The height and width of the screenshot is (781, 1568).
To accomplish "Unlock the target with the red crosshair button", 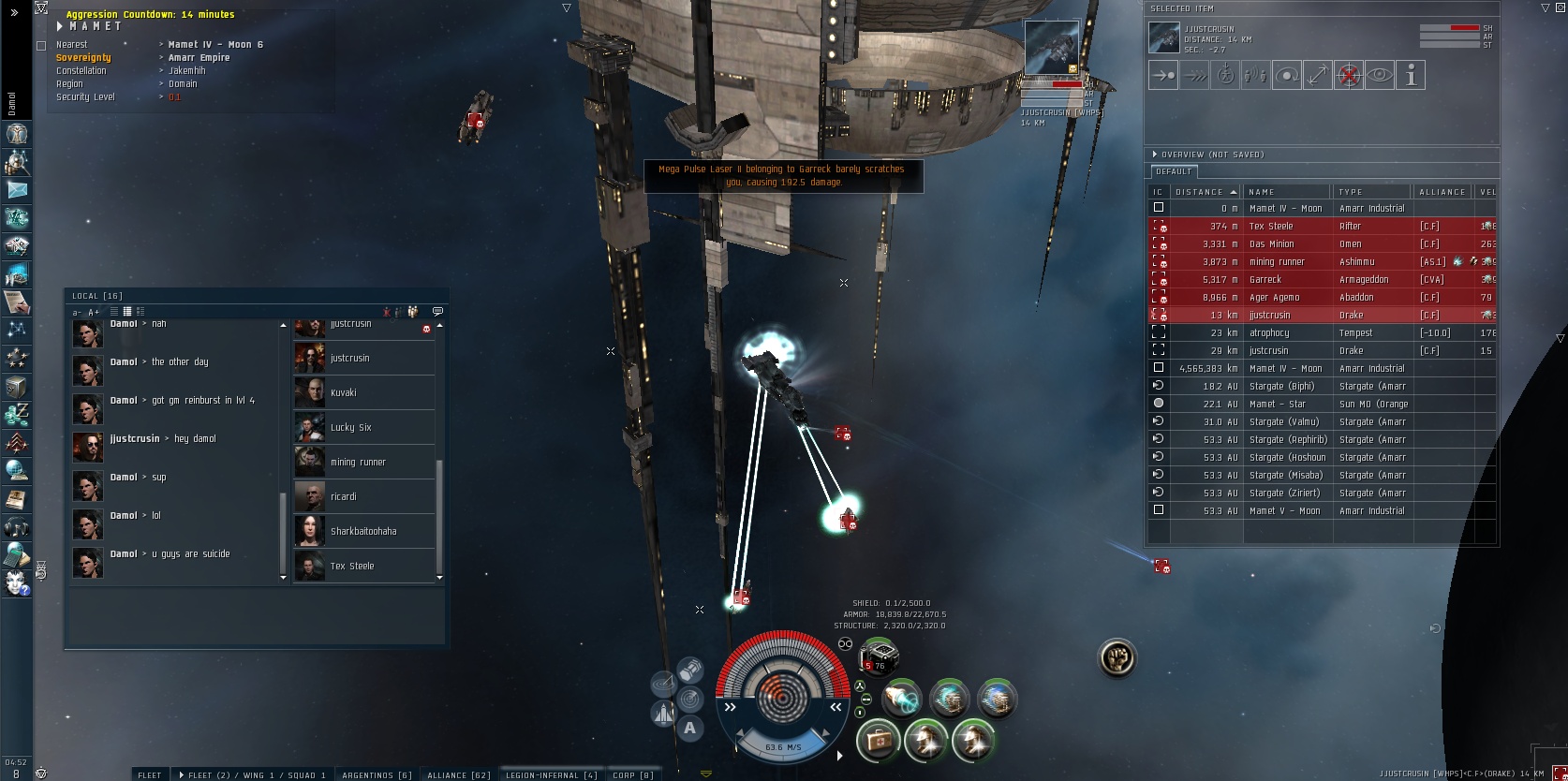I will point(1348,76).
